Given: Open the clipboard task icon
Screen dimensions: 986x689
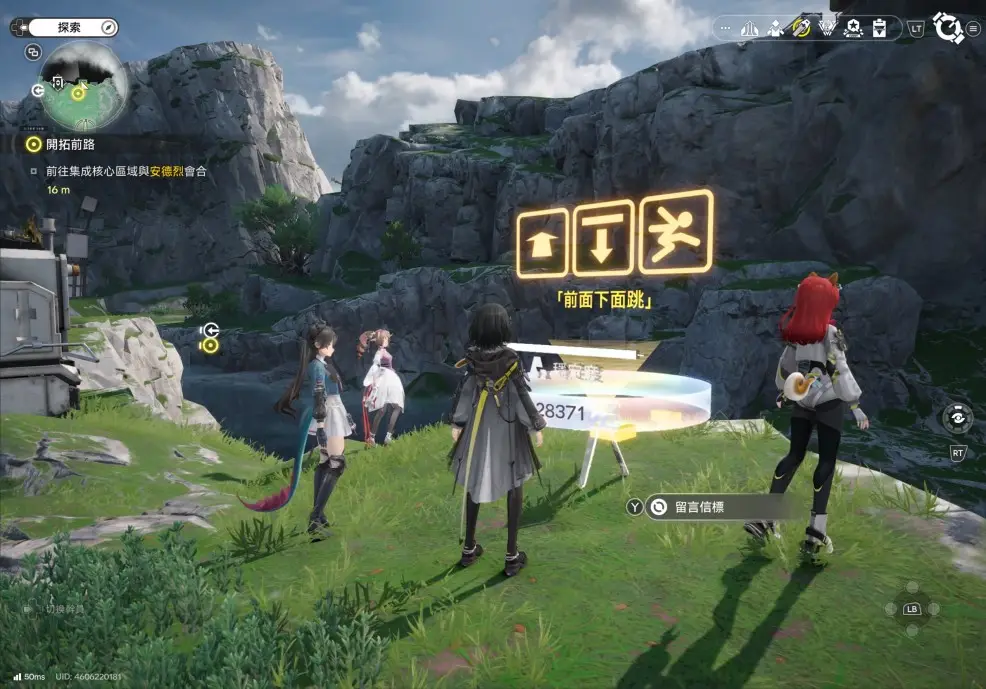Looking at the screenshot, I should pyautogui.click(x=879, y=28).
